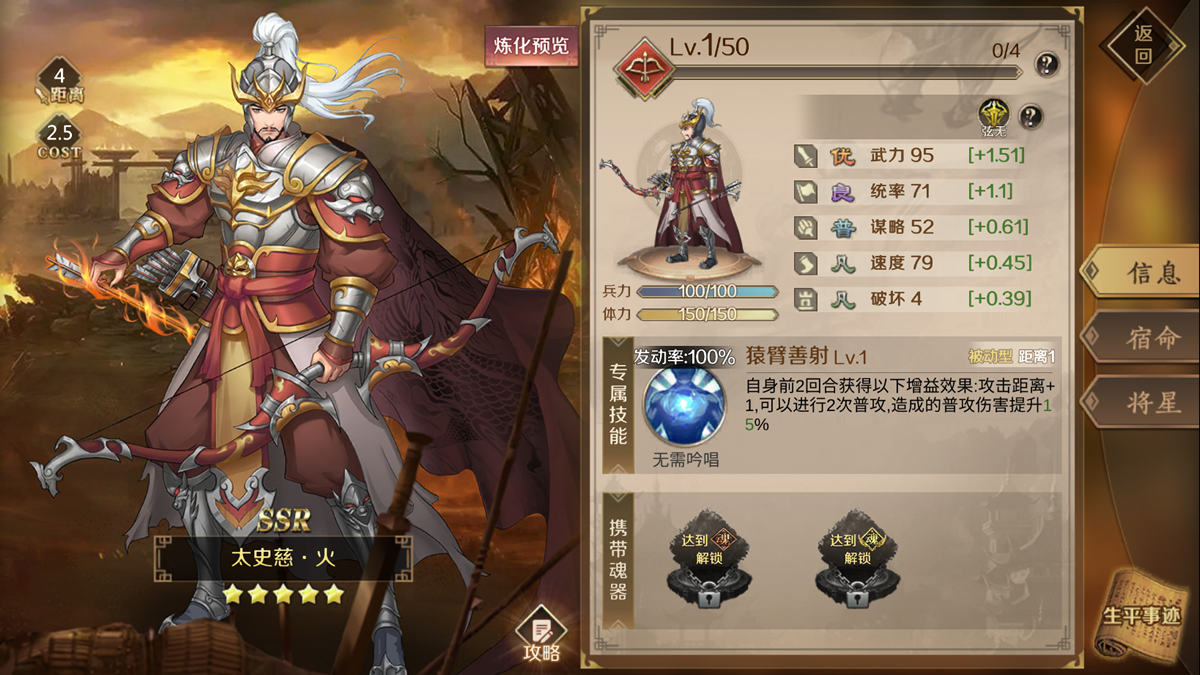Switch to the 信息 info tab

tap(1141, 272)
